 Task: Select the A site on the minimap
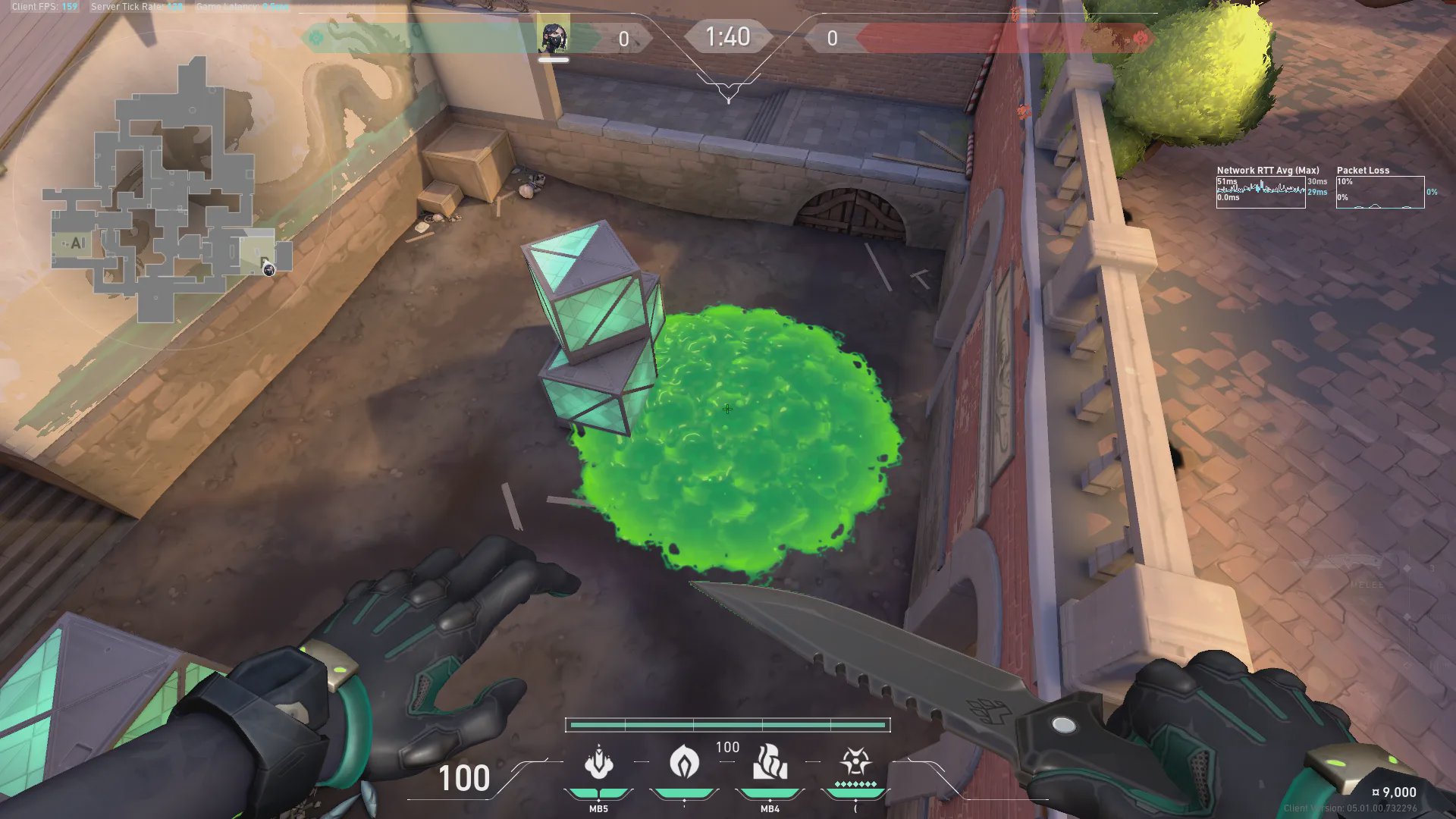click(x=75, y=243)
